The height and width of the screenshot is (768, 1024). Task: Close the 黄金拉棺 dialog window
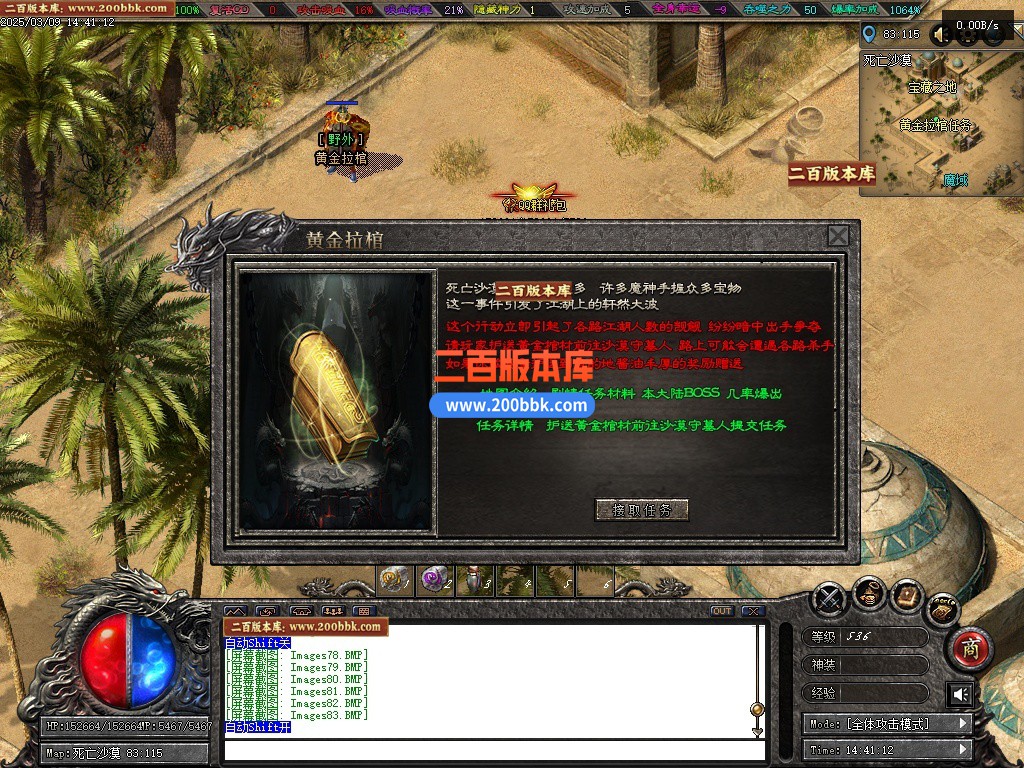838,236
